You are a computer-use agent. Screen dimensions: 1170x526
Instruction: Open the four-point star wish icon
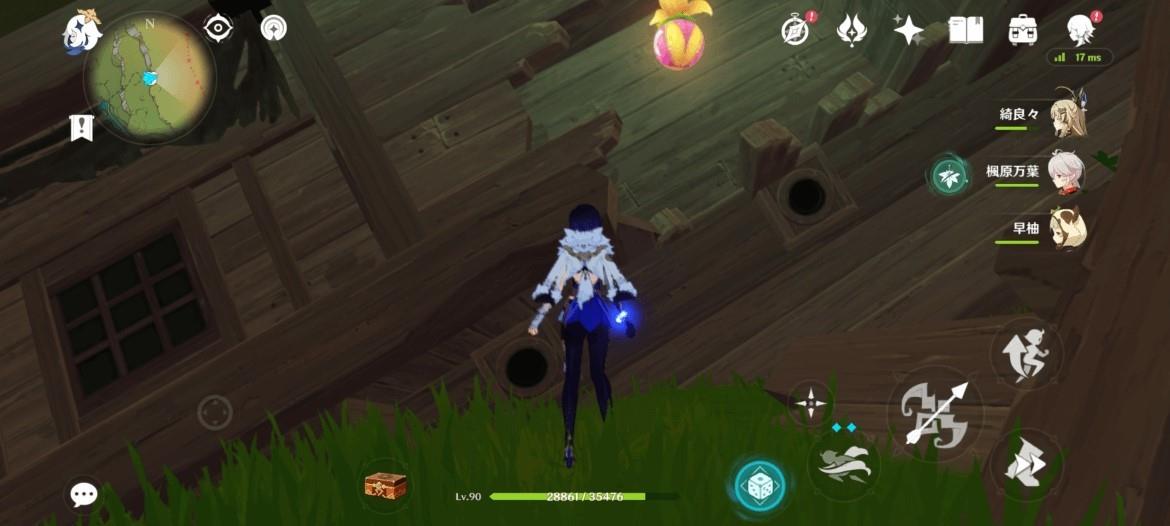click(x=908, y=31)
